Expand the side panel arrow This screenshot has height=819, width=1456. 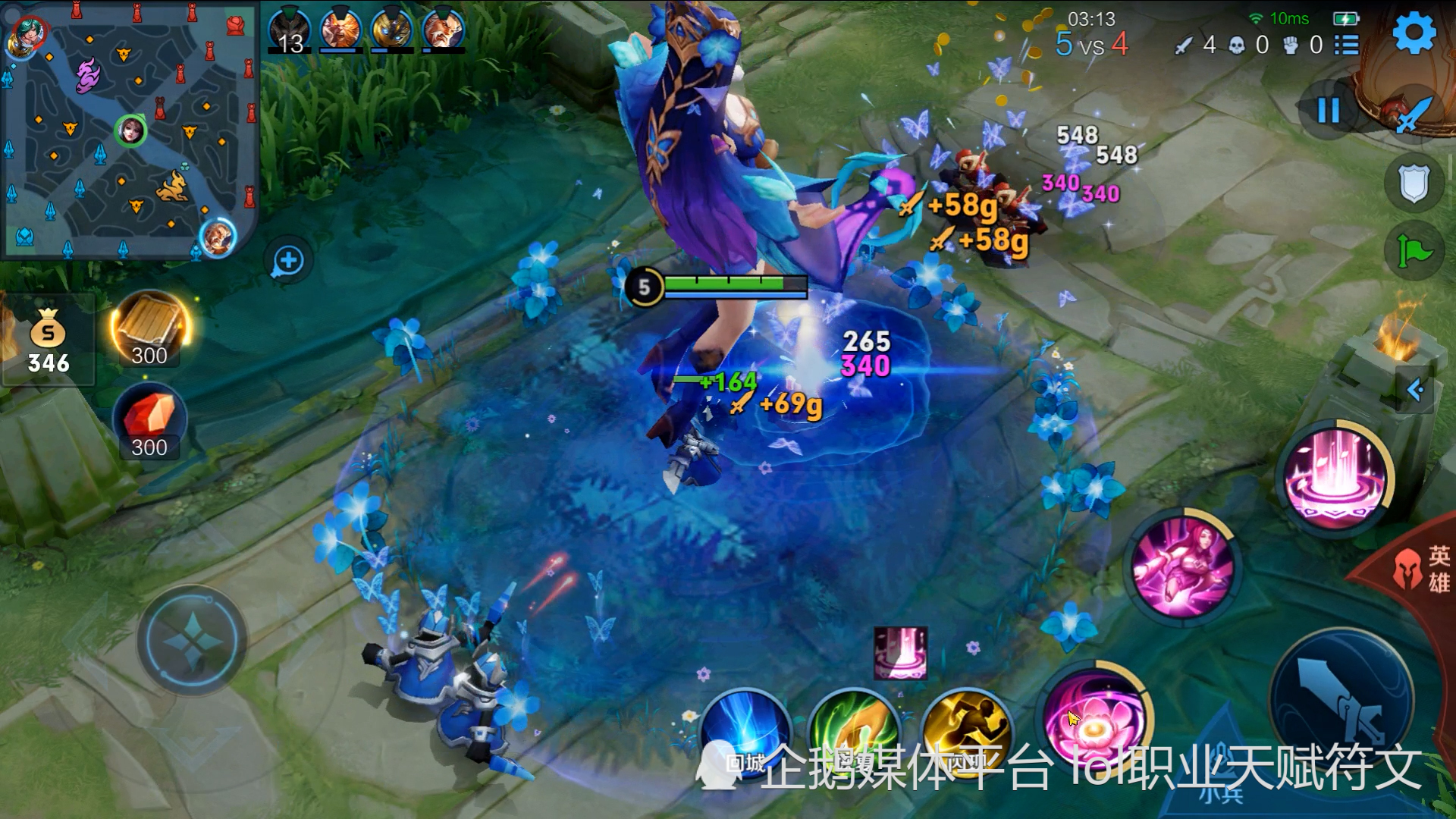[x=1416, y=391]
